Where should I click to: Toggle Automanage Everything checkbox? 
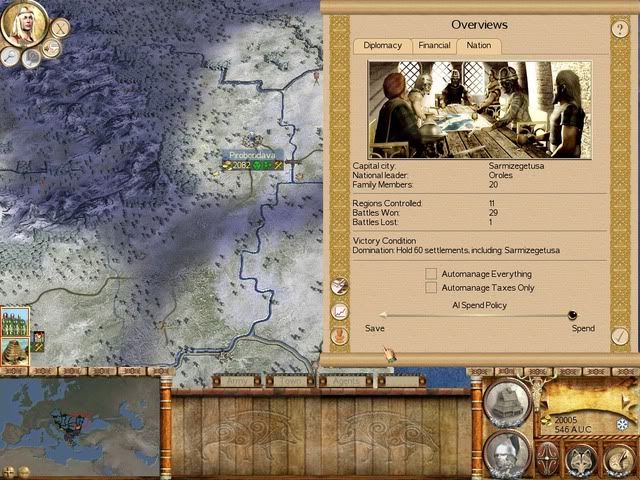pyautogui.click(x=431, y=273)
